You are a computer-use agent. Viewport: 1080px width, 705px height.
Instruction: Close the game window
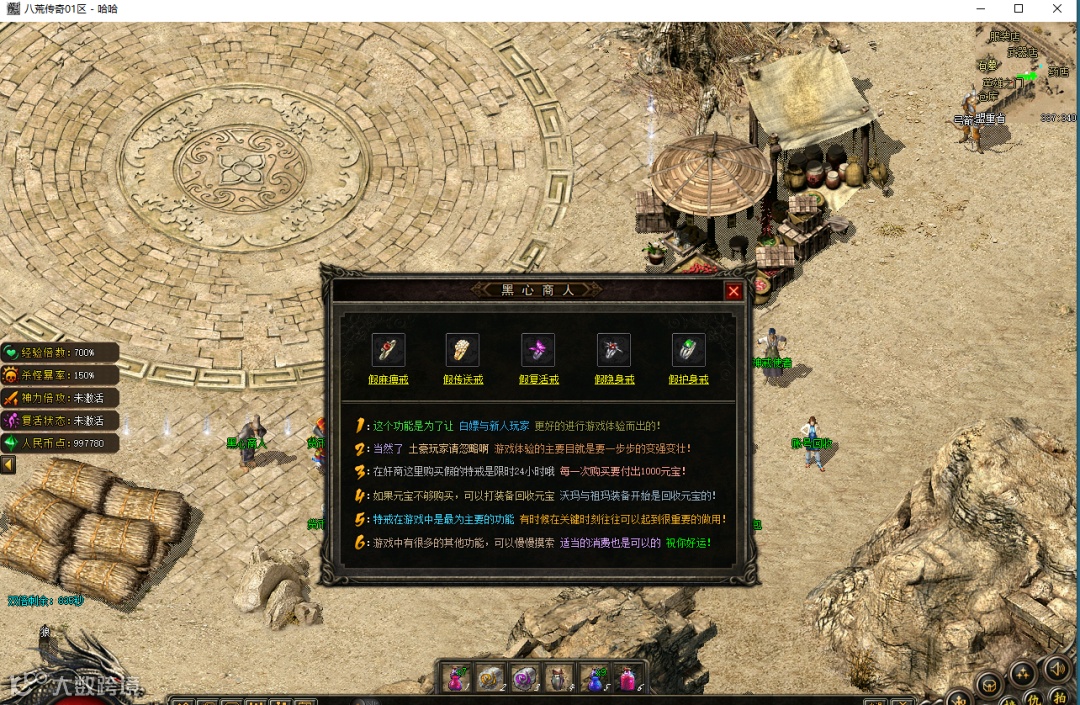click(x=1057, y=9)
